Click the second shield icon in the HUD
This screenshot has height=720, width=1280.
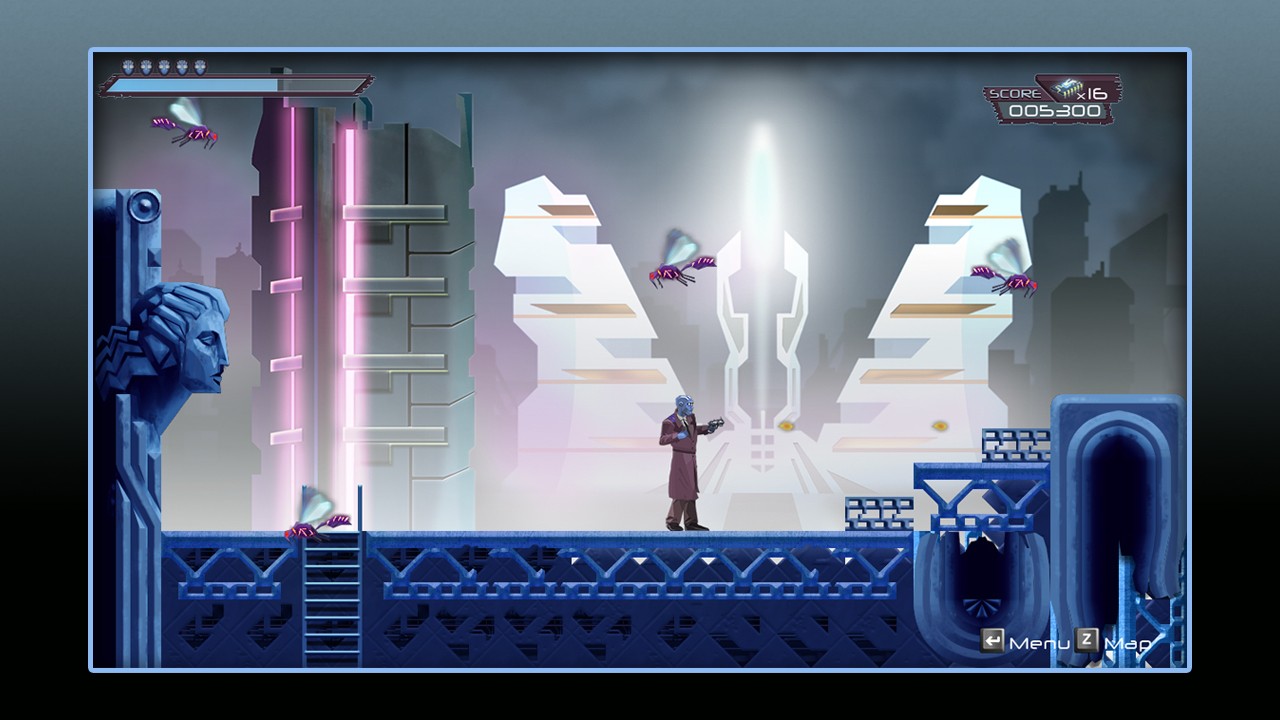tap(146, 66)
